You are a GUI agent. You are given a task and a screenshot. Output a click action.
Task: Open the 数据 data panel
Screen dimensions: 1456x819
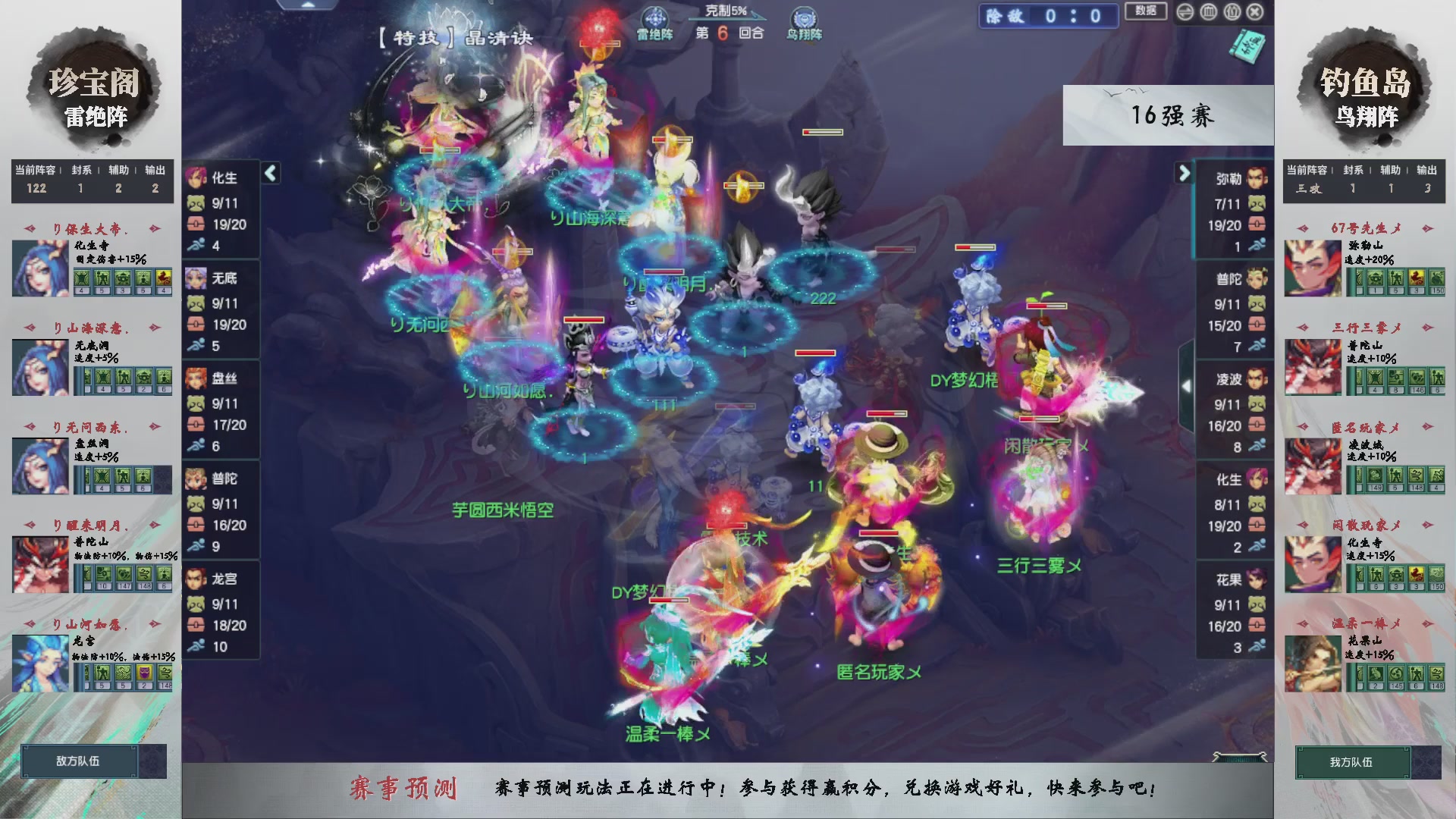coord(1145,12)
